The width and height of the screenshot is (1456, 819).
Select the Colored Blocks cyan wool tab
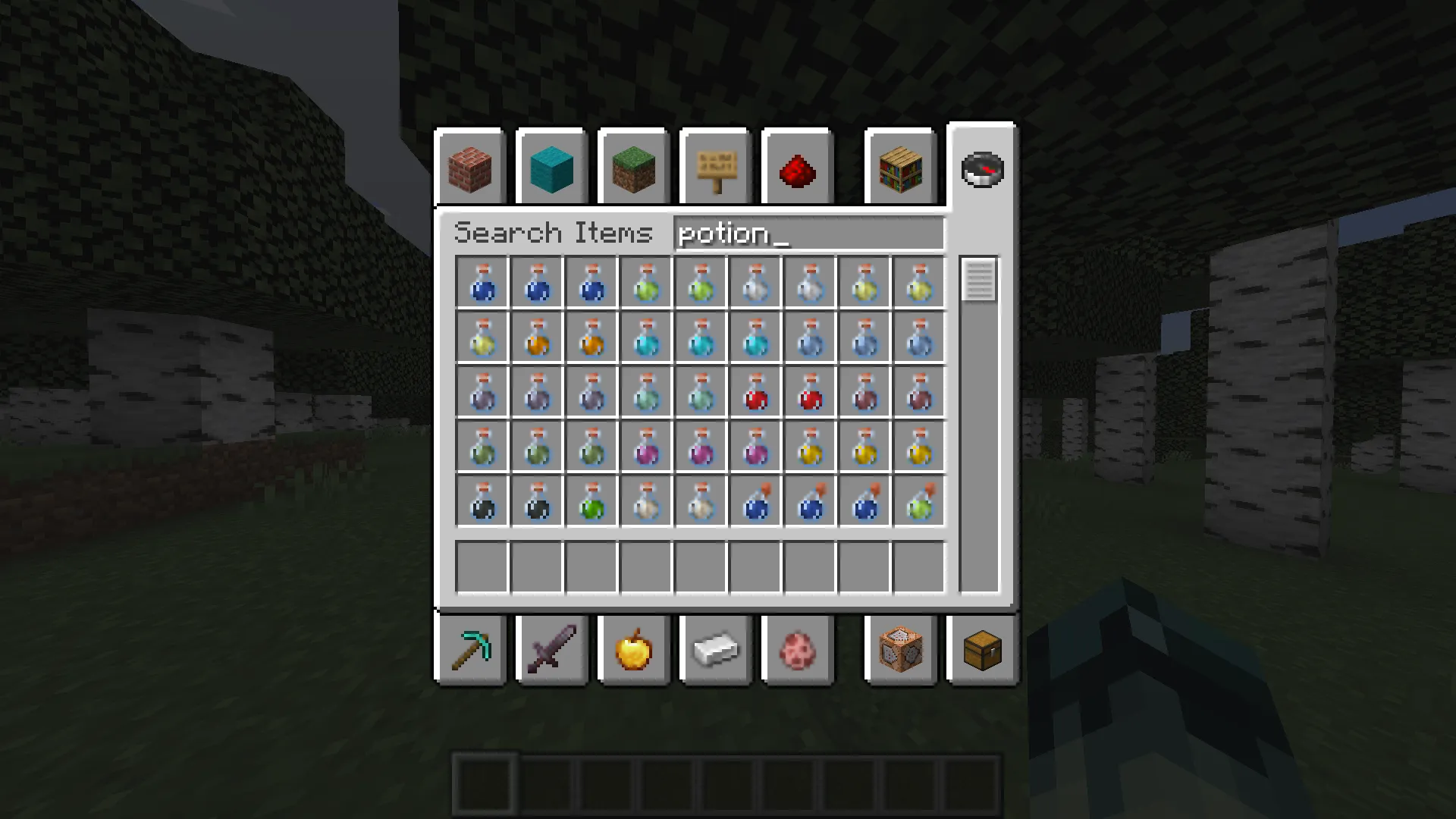point(551,168)
